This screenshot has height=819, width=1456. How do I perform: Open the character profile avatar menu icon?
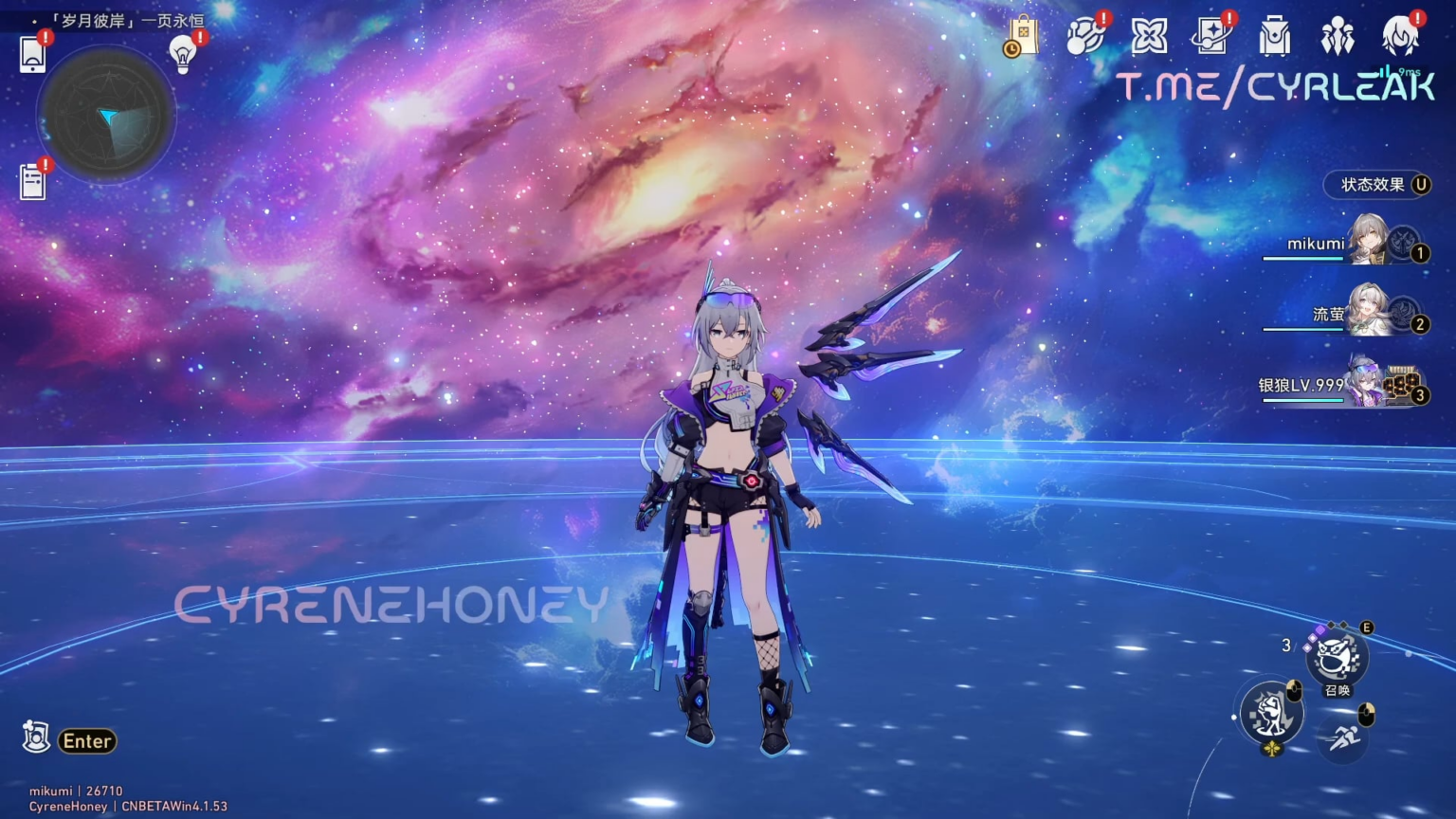point(1401,38)
